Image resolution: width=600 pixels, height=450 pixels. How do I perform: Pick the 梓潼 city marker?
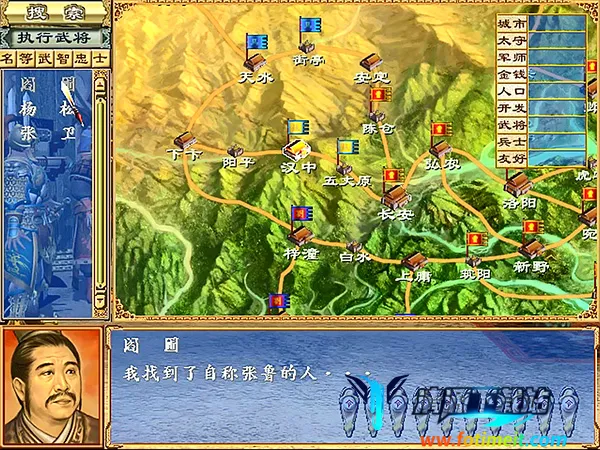coord(300,237)
